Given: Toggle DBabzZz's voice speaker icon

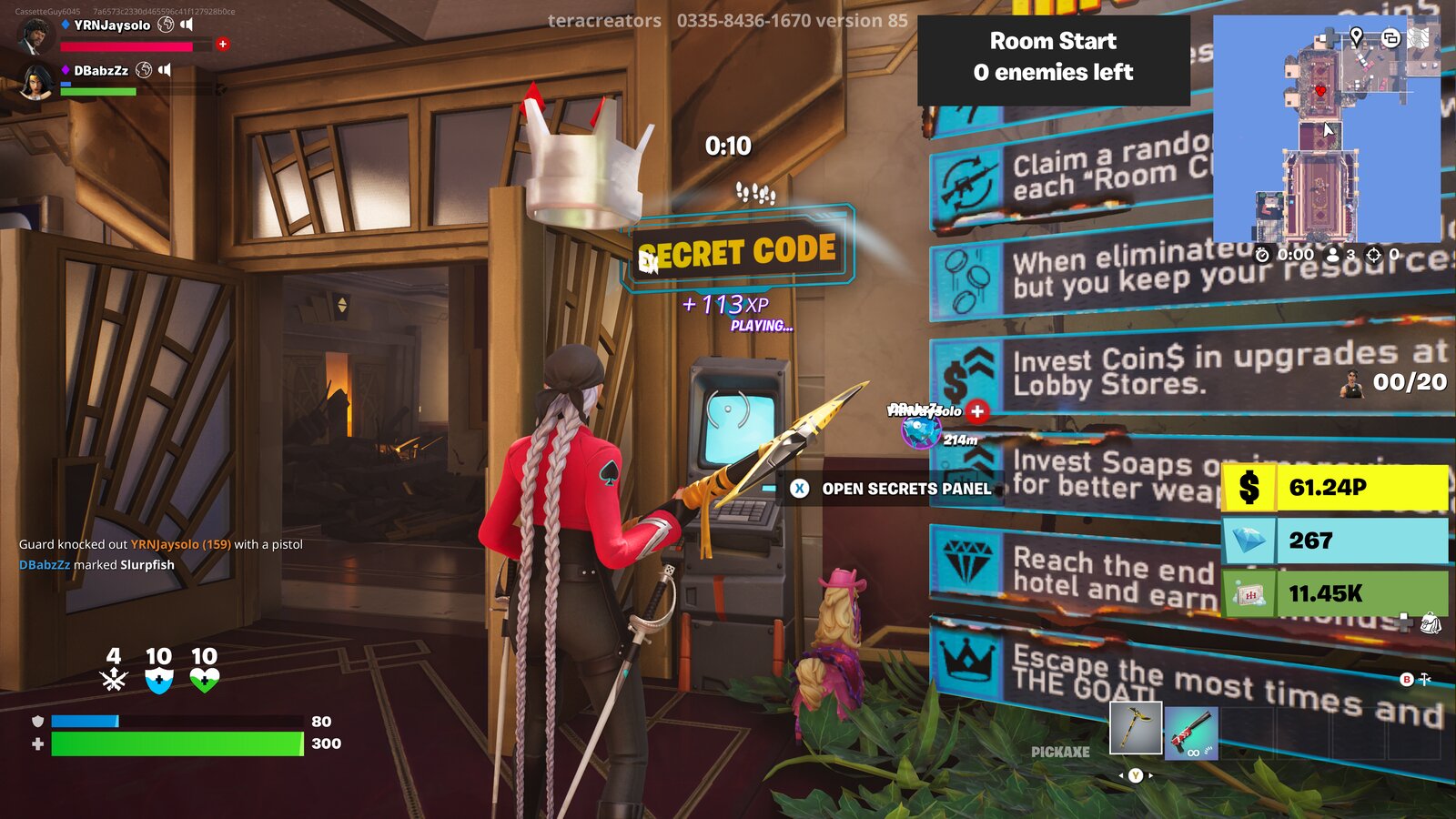Looking at the screenshot, I should [x=165, y=70].
